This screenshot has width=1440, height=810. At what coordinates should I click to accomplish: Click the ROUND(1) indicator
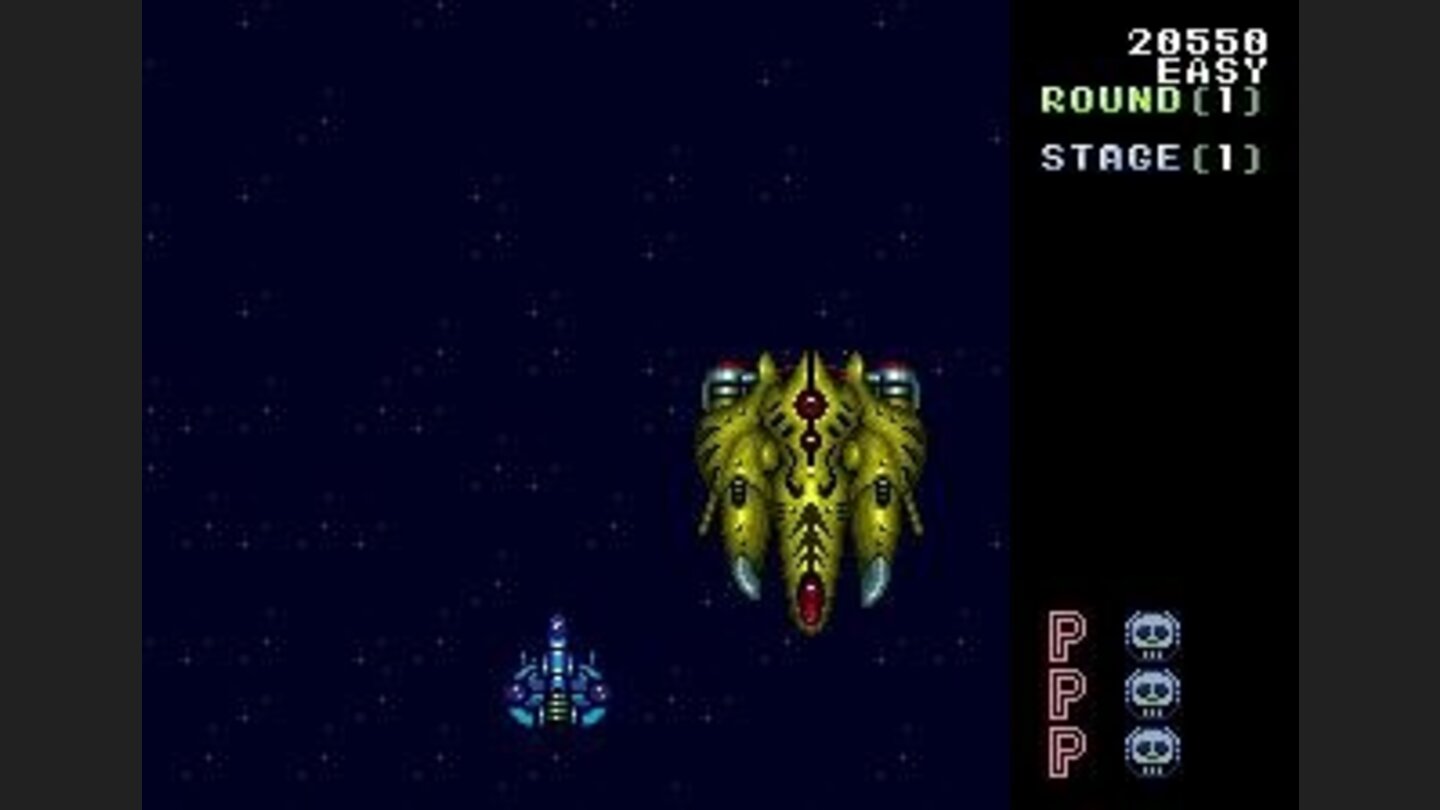click(1150, 101)
